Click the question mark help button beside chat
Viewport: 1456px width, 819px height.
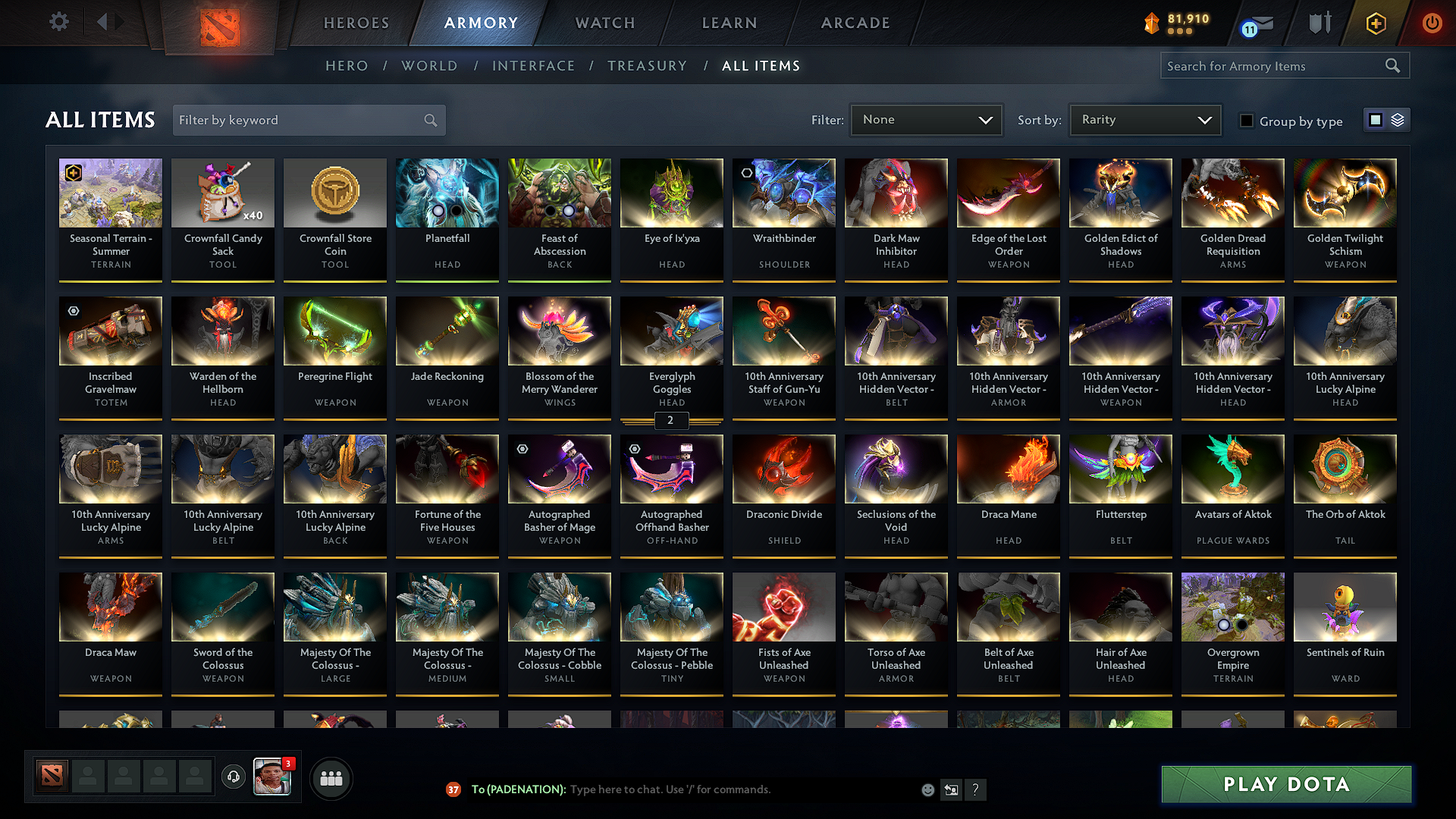[x=975, y=789]
